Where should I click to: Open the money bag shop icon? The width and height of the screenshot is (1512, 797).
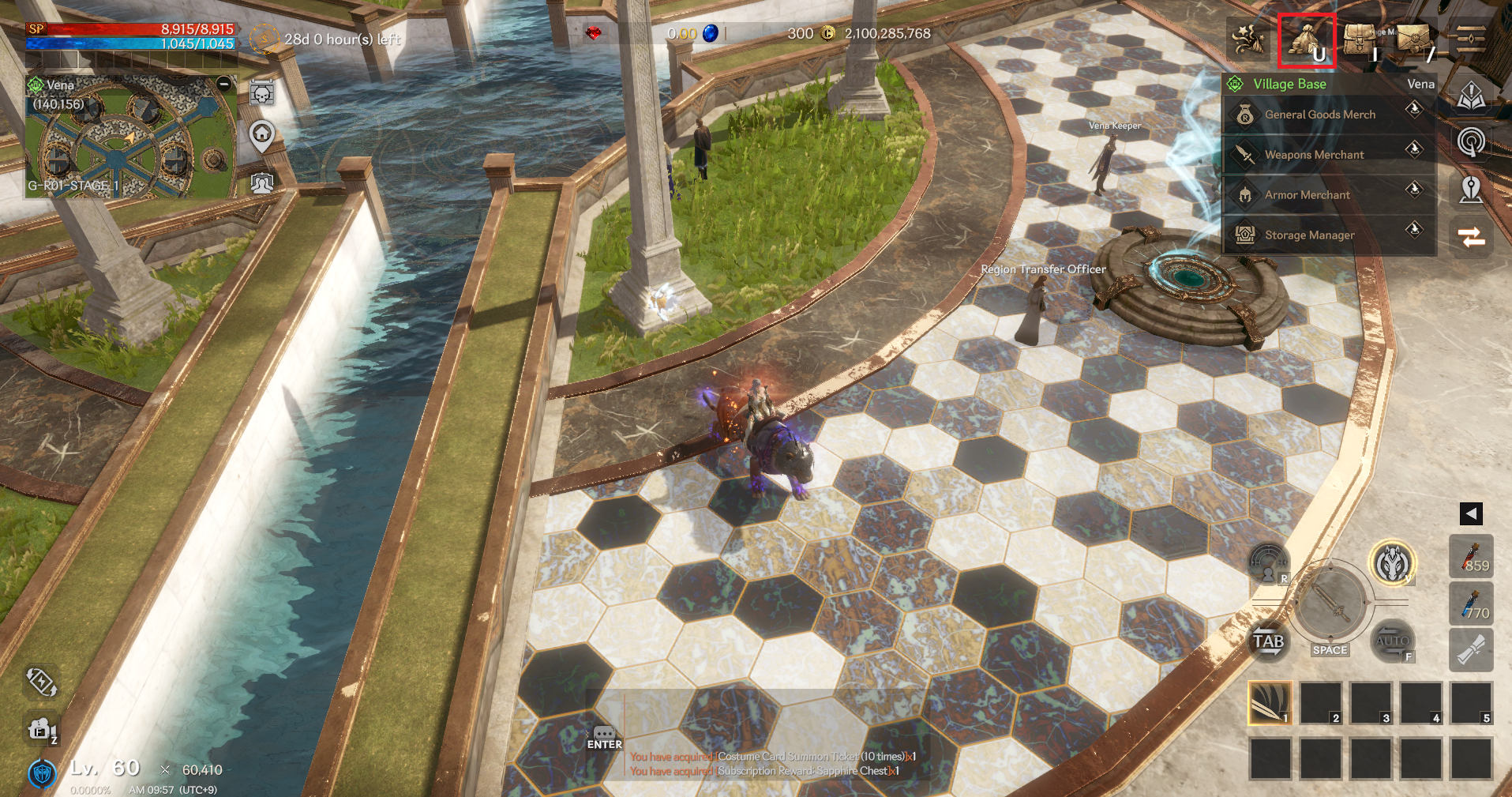[x=1306, y=39]
